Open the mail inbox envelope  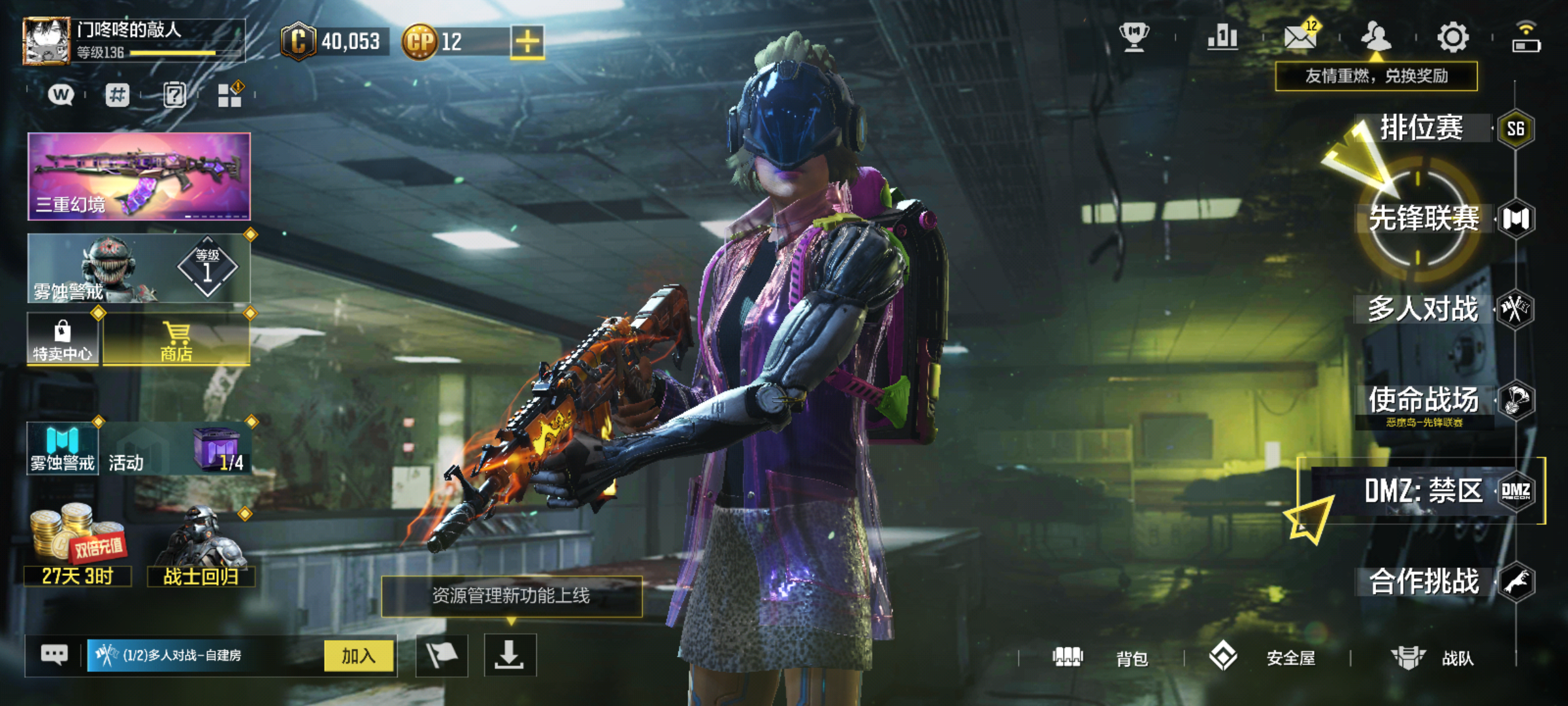pyautogui.click(x=1300, y=37)
